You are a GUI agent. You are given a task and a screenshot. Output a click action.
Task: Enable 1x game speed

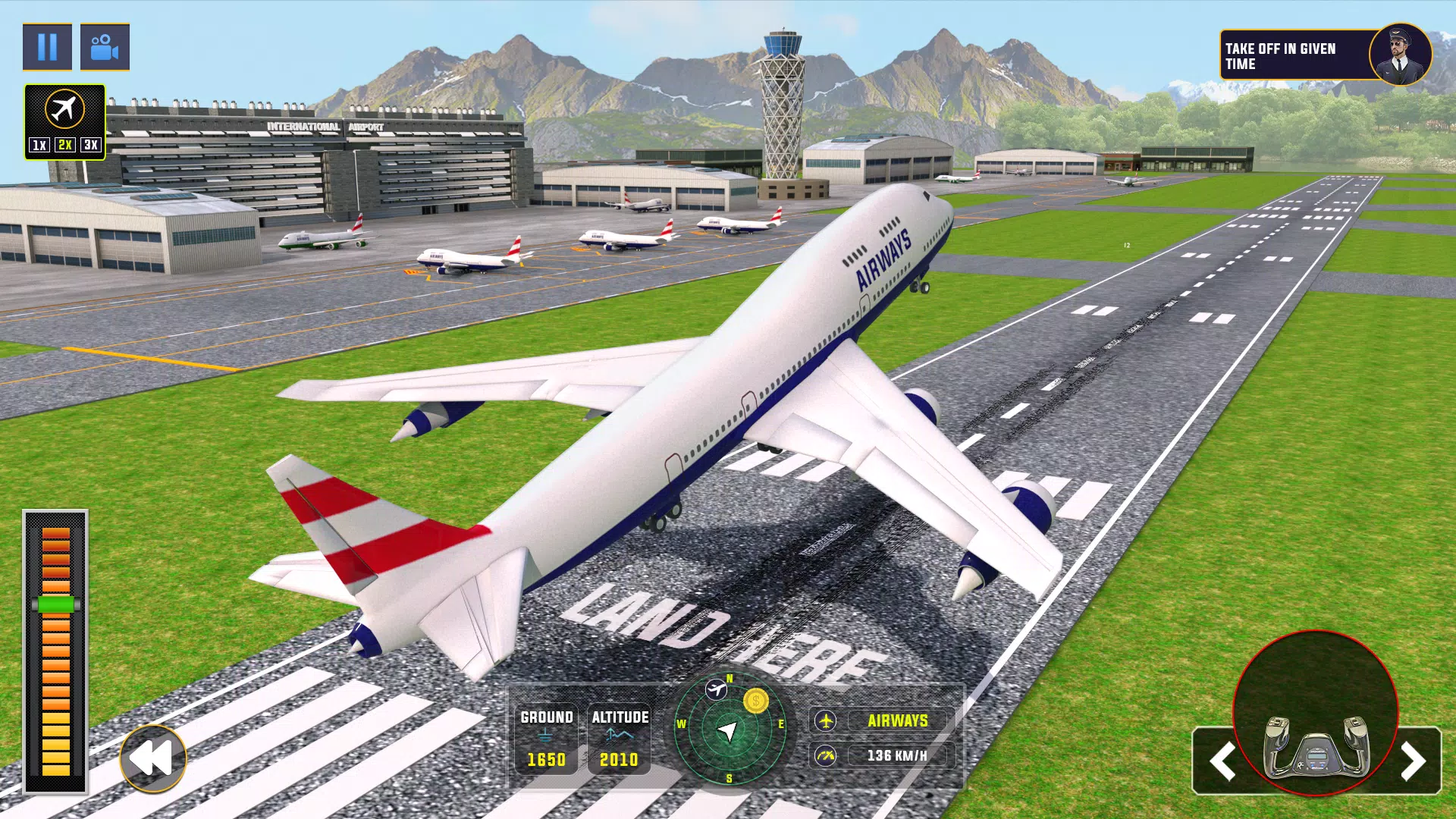tap(39, 145)
